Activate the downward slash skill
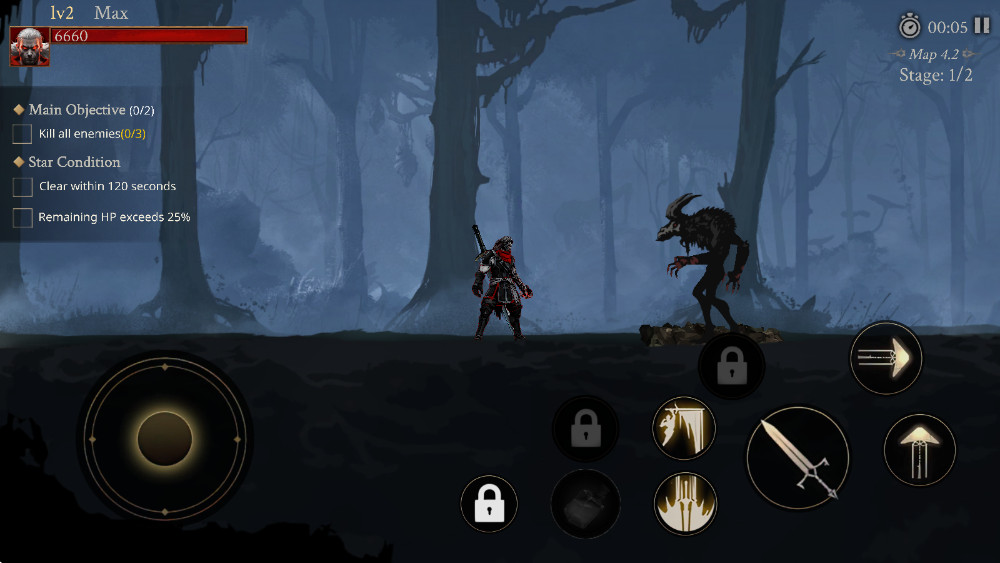Screen dimensions: 1000x563 (x=683, y=428)
